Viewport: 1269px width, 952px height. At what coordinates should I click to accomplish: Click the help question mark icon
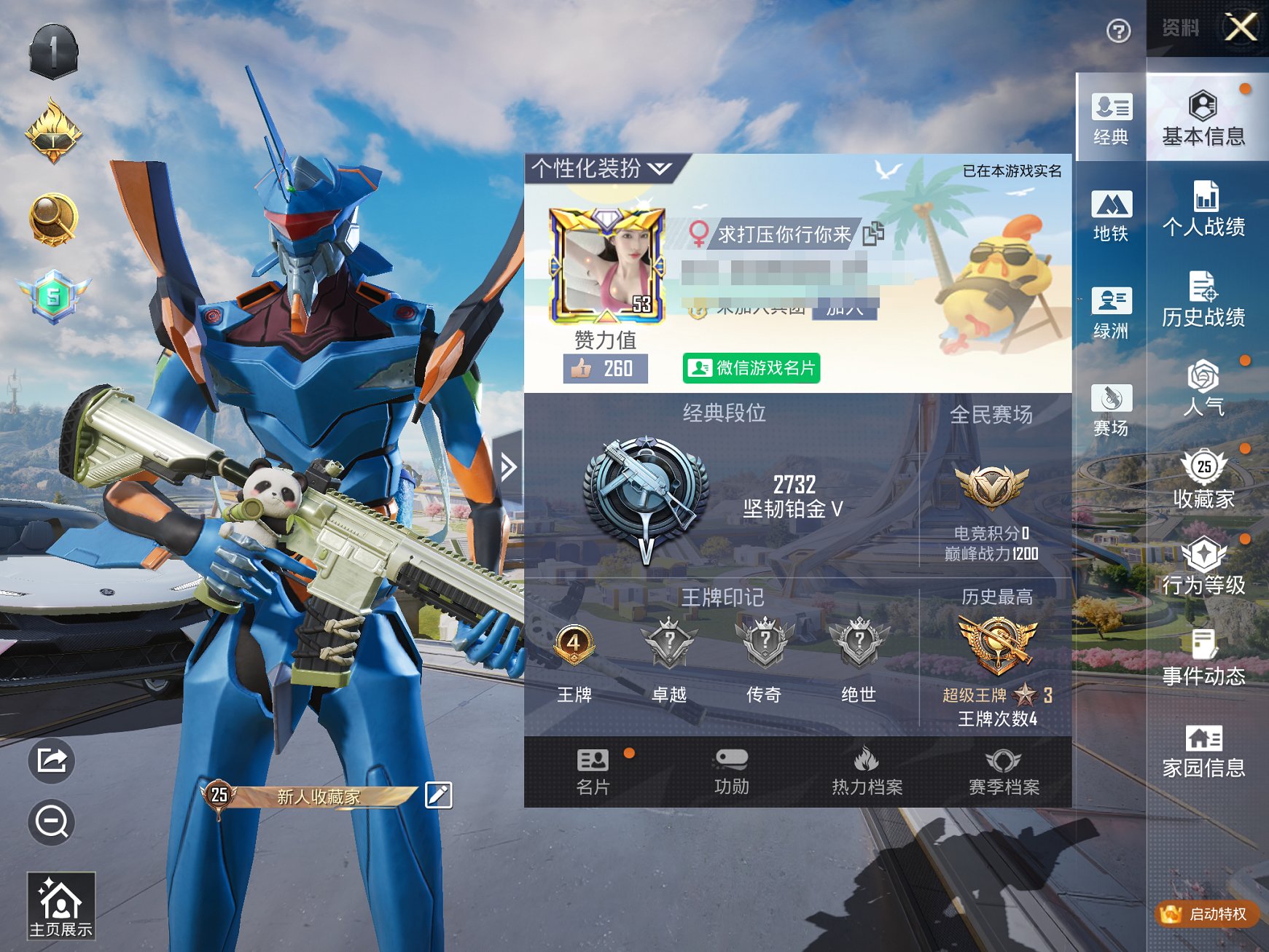1118,31
